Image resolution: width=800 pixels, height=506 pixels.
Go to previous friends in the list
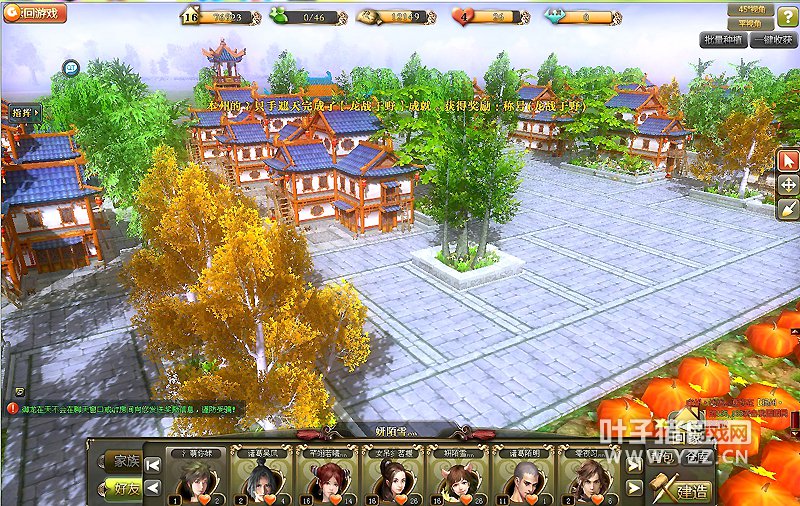tap(153, 487)
